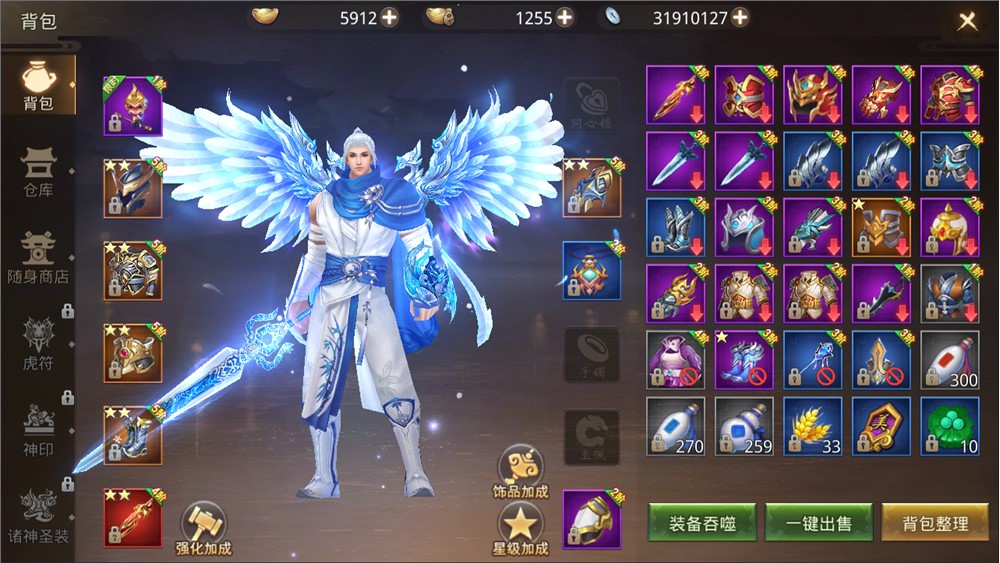1000x563 pixels.
Task: Select the equipped blue amulet necklace slot
Action: [x=591, y=270]
